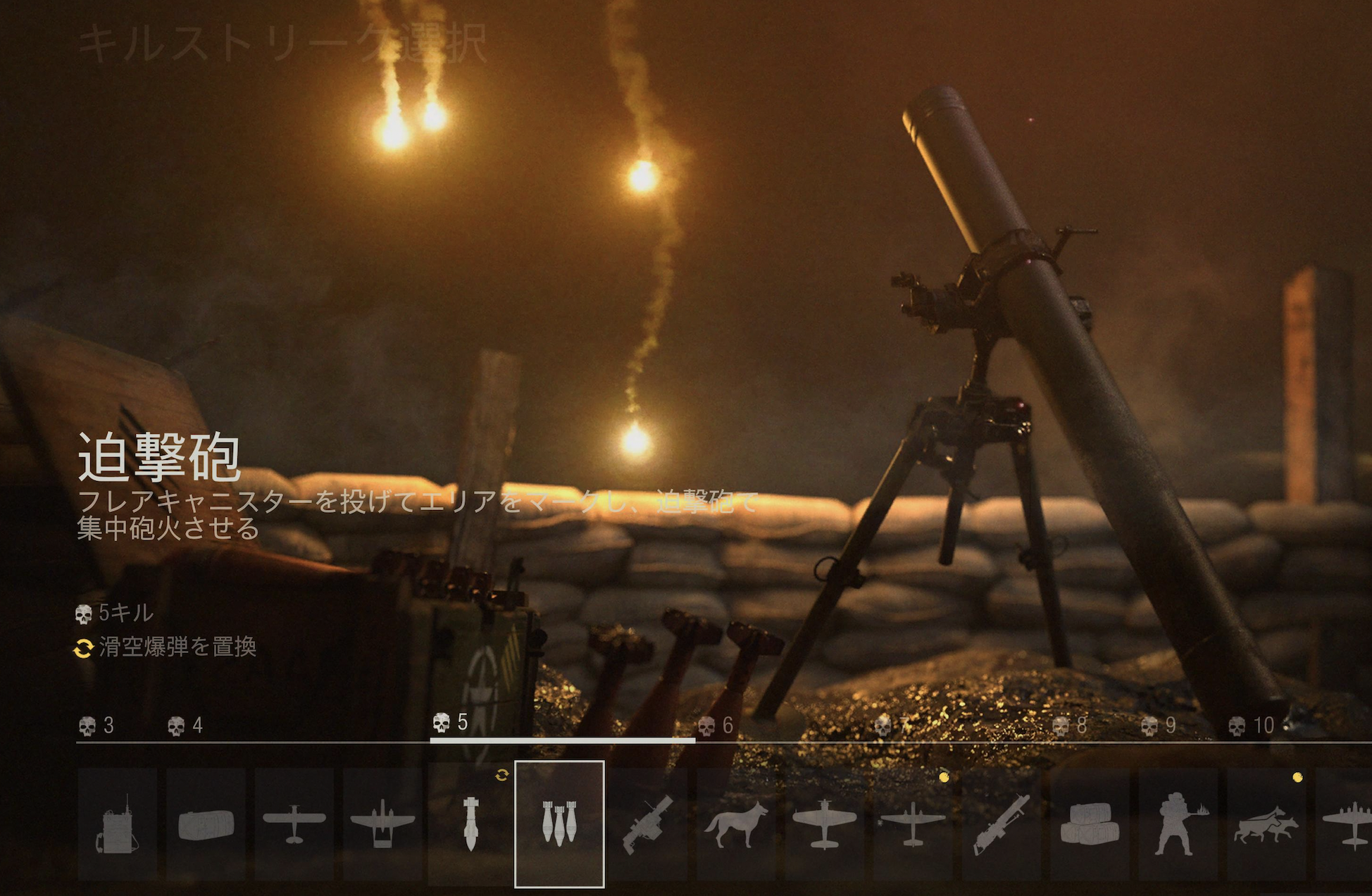Choose the single glide bomb killstreak
Viewport: 1372px width, 896px height.
pos(471,824)
